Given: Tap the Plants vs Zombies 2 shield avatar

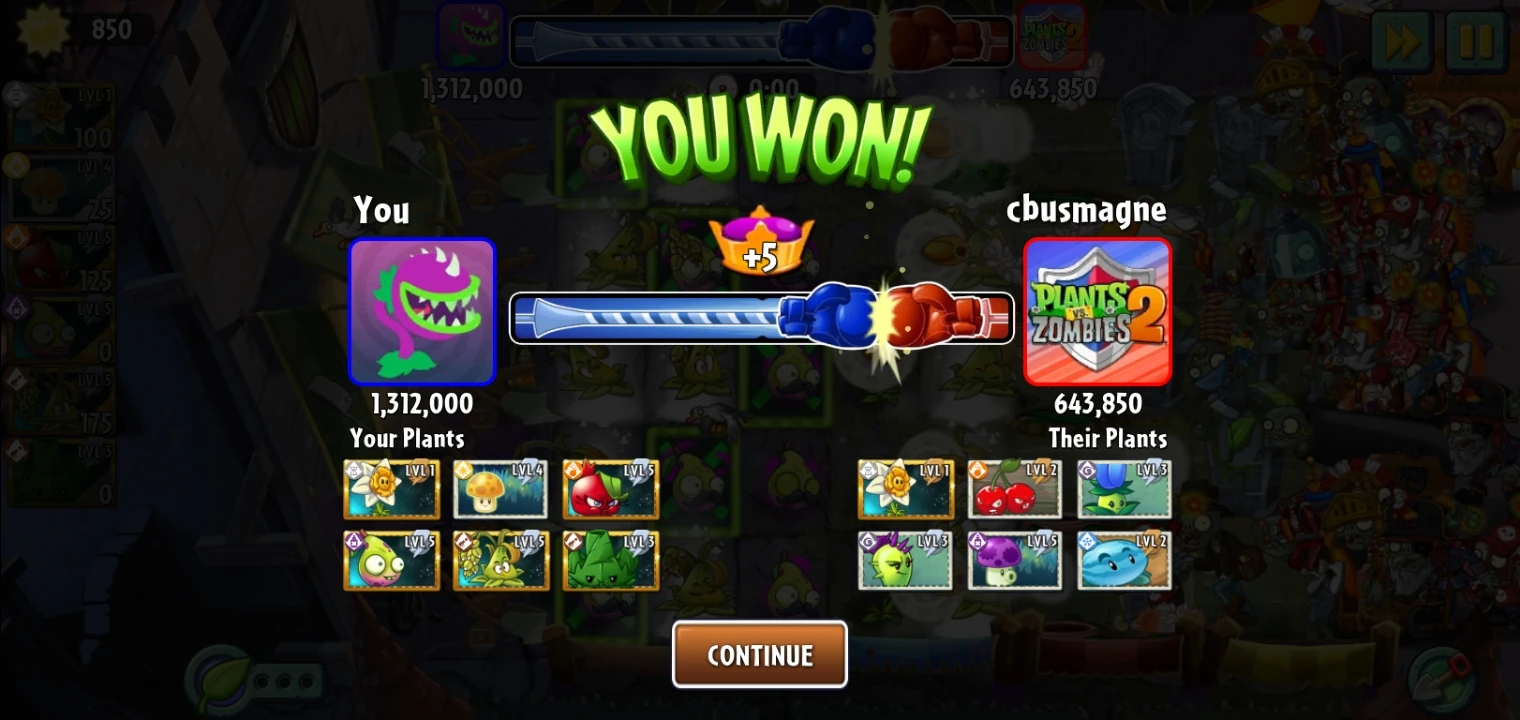Looking at the screenshot, I should pyautogui.click(x=1097, y=312).
